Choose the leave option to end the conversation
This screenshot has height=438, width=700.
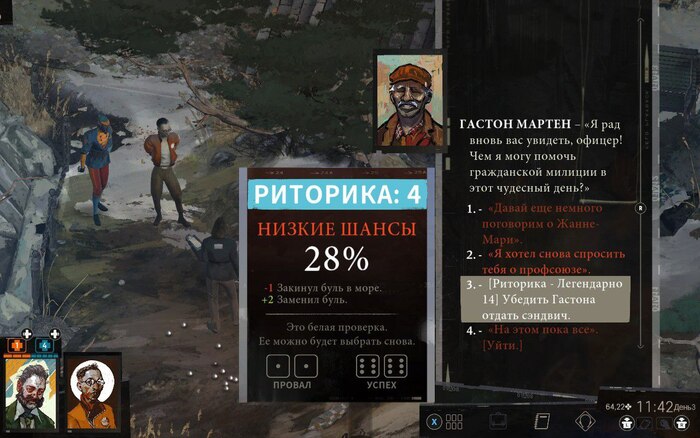point(540,337)
